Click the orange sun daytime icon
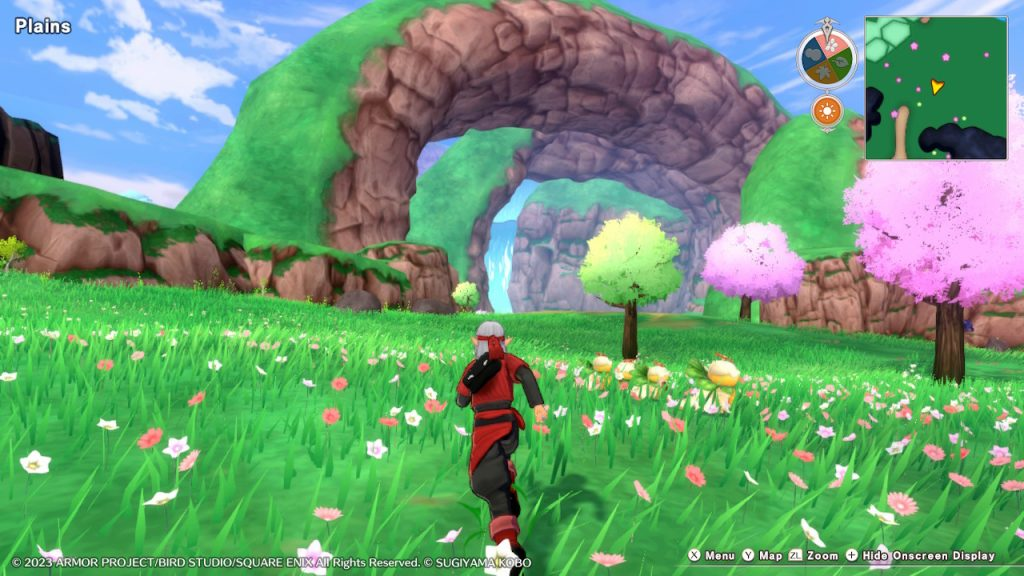This screenshot has width=1024, height=576. [x=826, y=110]
